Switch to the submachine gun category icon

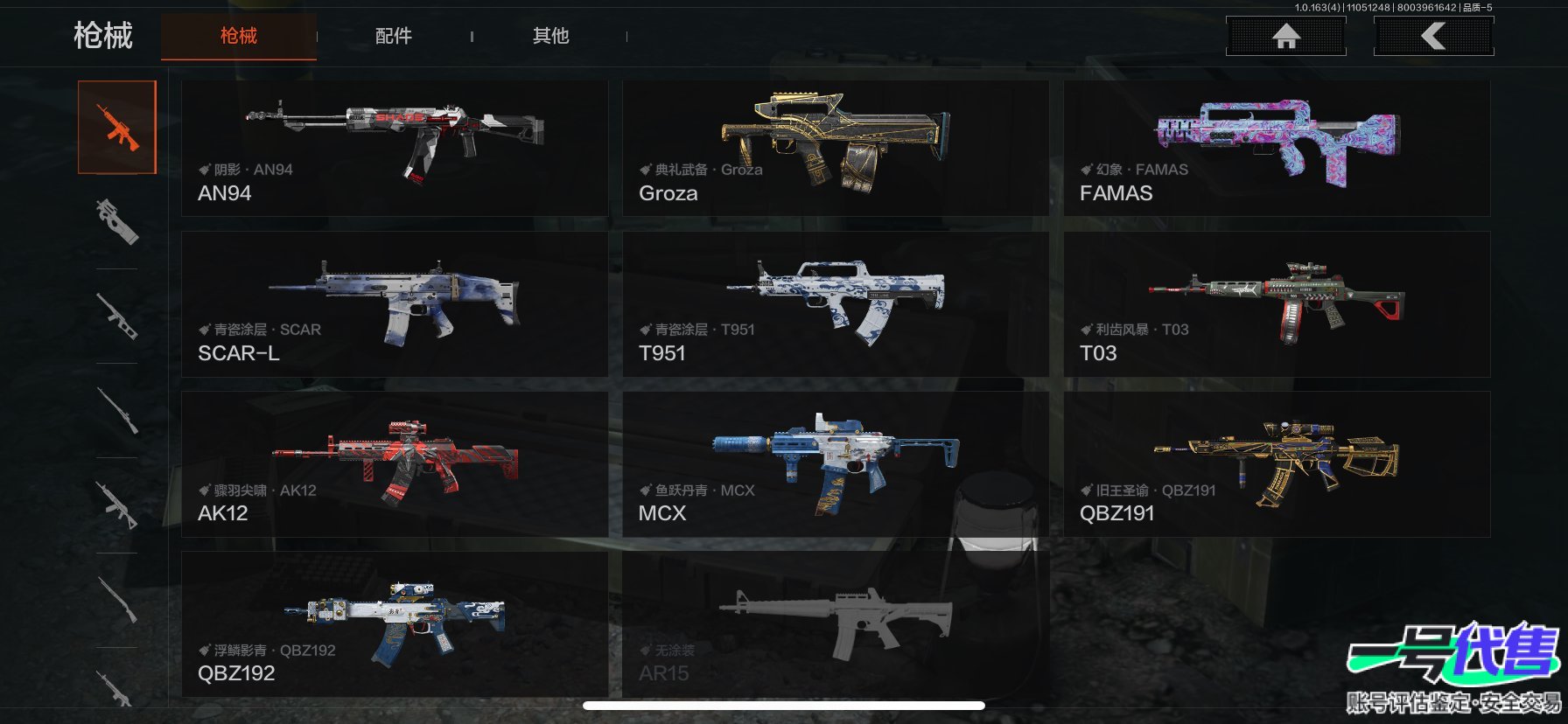pyautogui.click(x=117, y=221)
